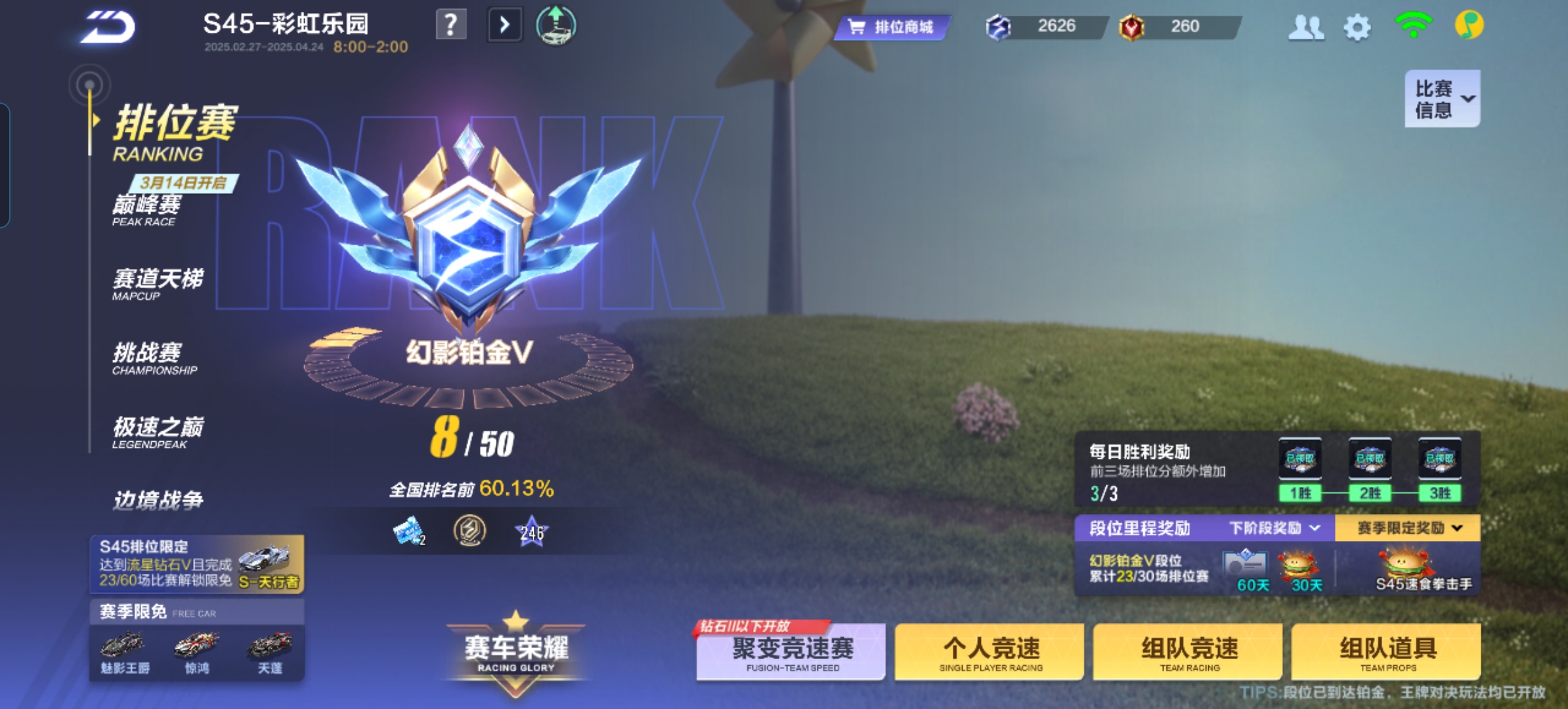Viewport: 1568px width, 709px height.
Task: Open the 排位商城 ranking shop
Action: coord(892,27)
